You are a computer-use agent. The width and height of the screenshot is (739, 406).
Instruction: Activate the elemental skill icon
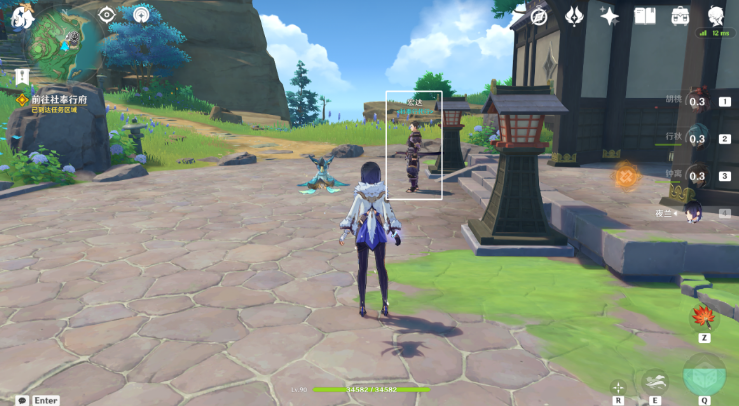point(655,380)
